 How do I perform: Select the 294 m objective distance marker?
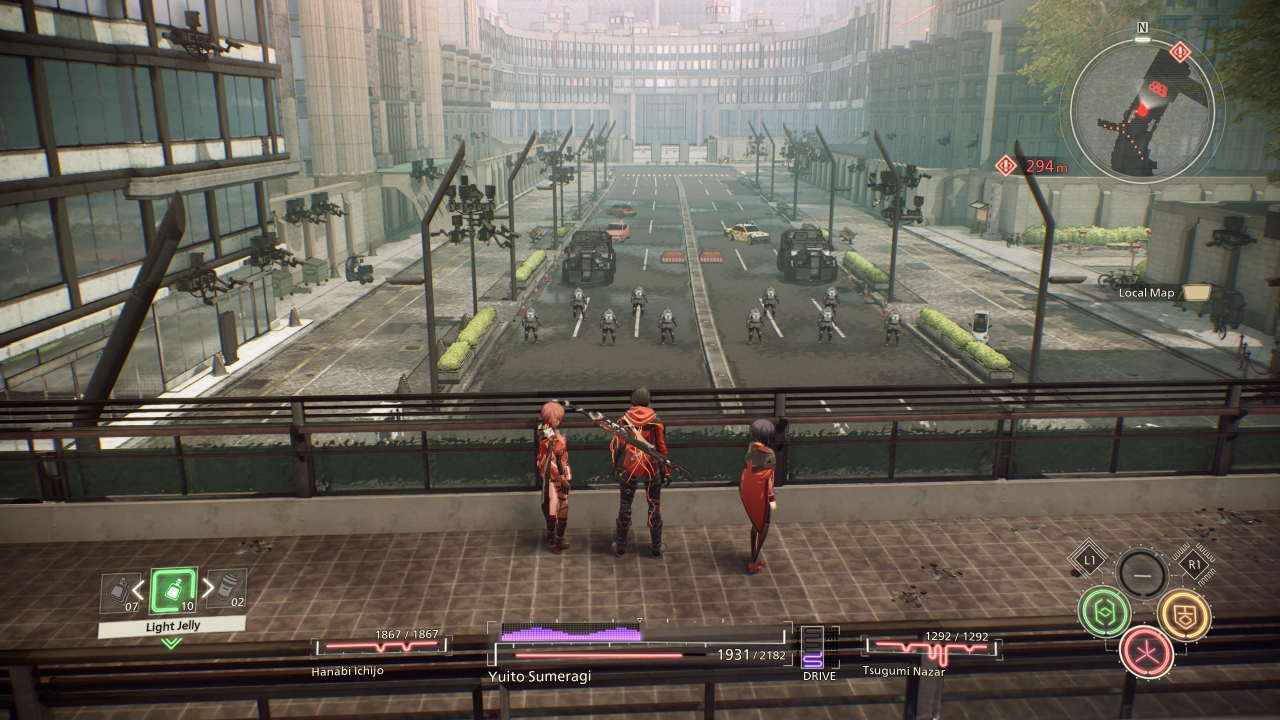tap(1006, 165)
